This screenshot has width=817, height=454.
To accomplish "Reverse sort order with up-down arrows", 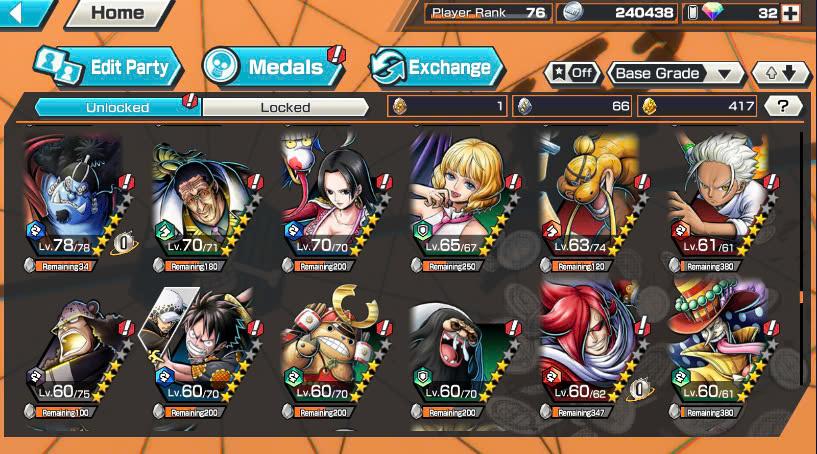I will (781, 73).
